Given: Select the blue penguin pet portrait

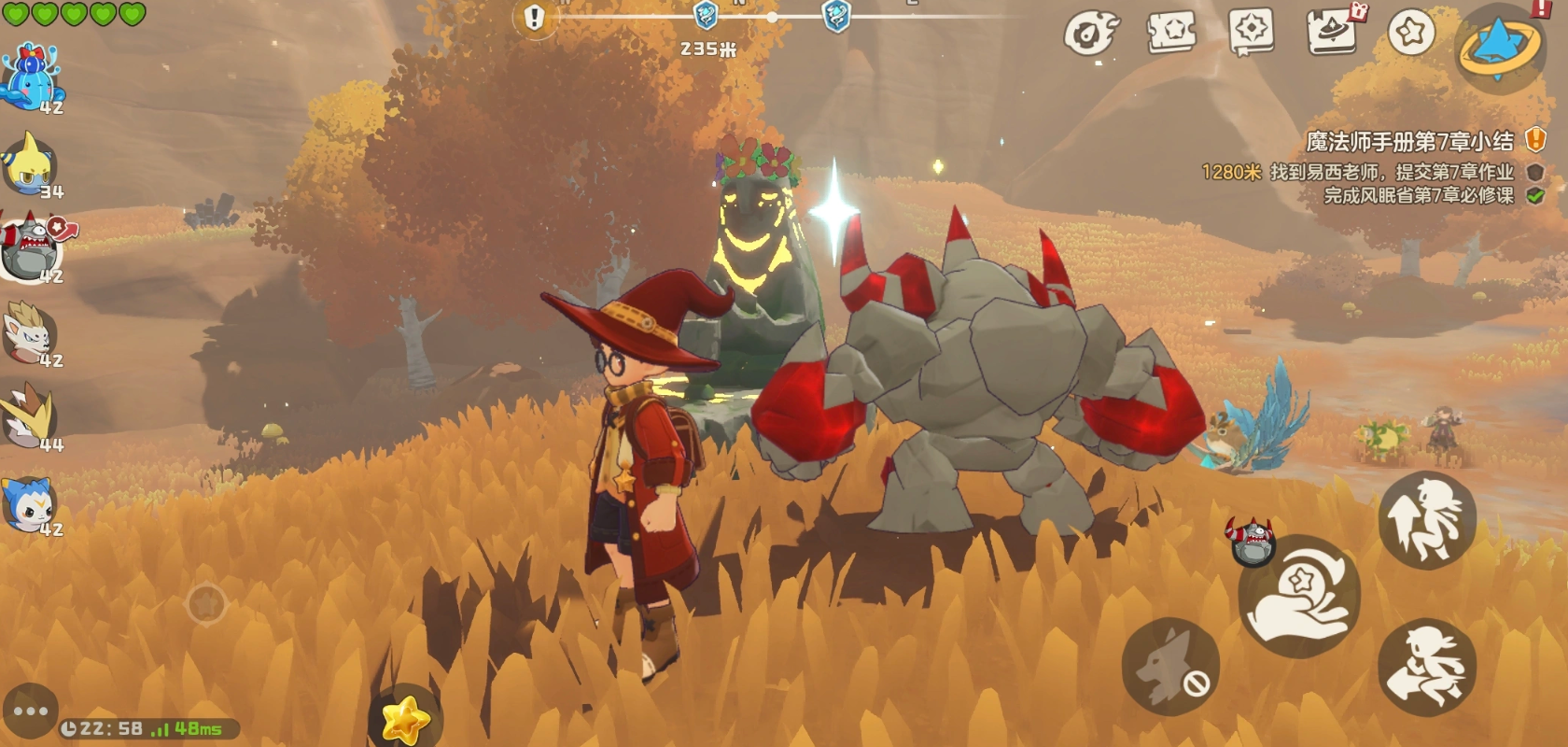Looking at the screenshot, I should click(32, 503).
